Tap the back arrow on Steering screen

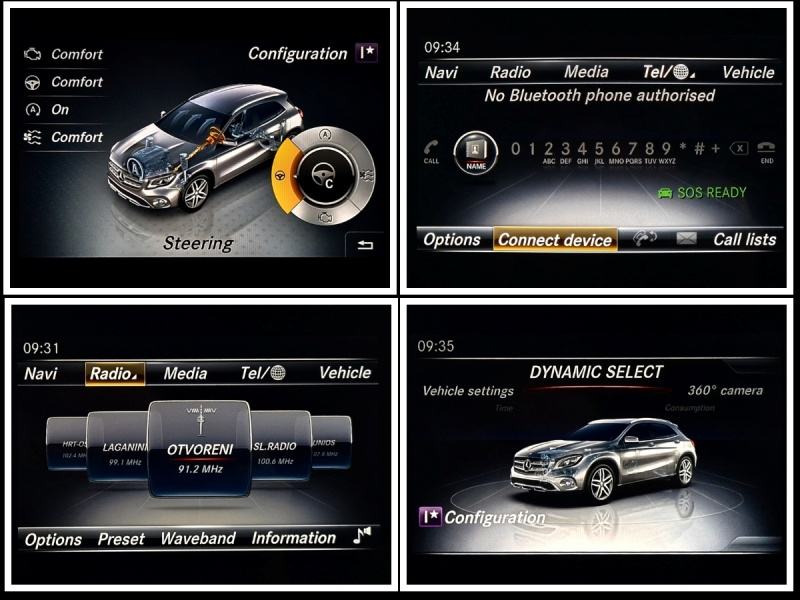(364, 246)
